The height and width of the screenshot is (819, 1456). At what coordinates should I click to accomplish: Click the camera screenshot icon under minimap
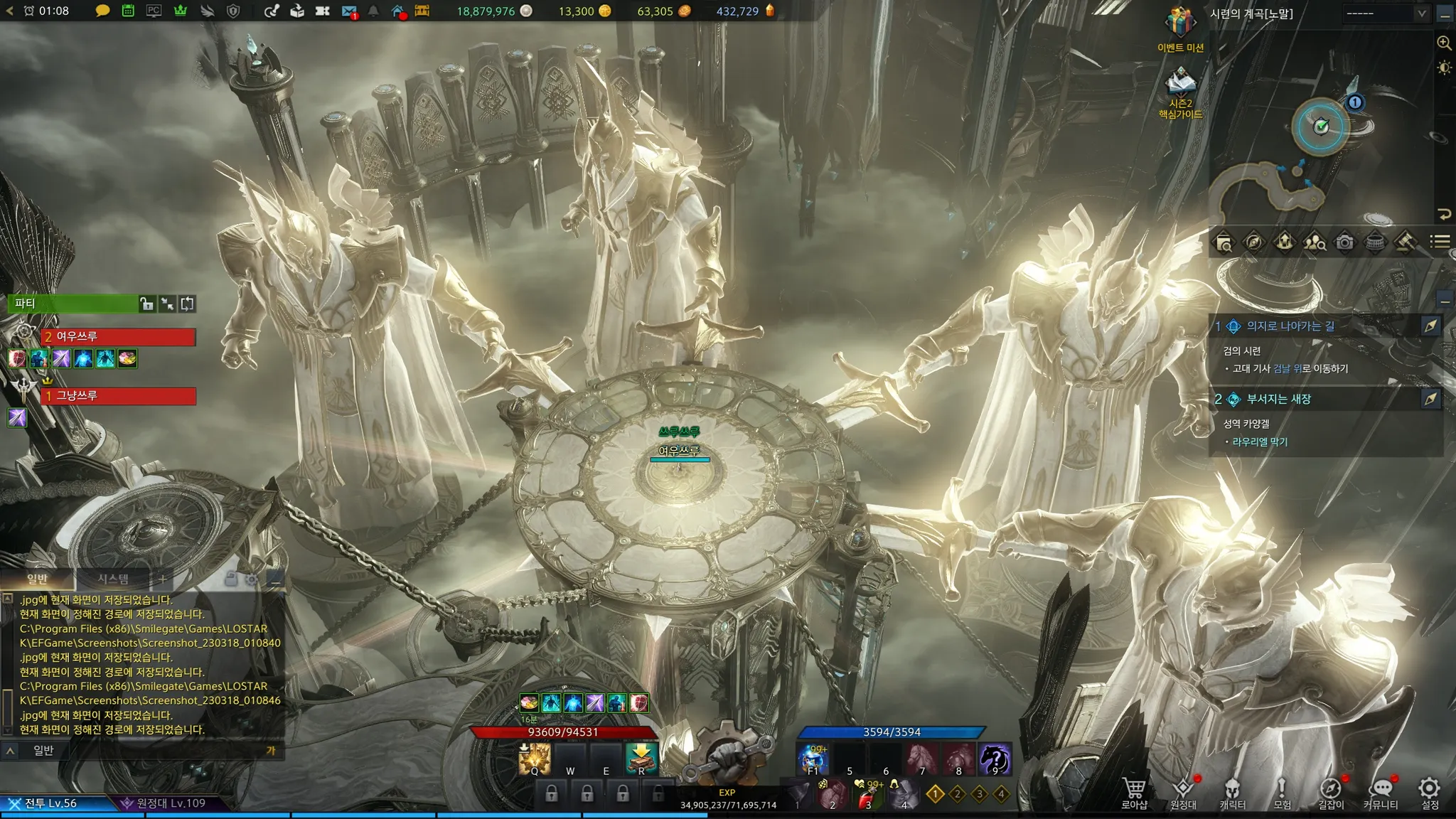click(x=1344, y=242)
